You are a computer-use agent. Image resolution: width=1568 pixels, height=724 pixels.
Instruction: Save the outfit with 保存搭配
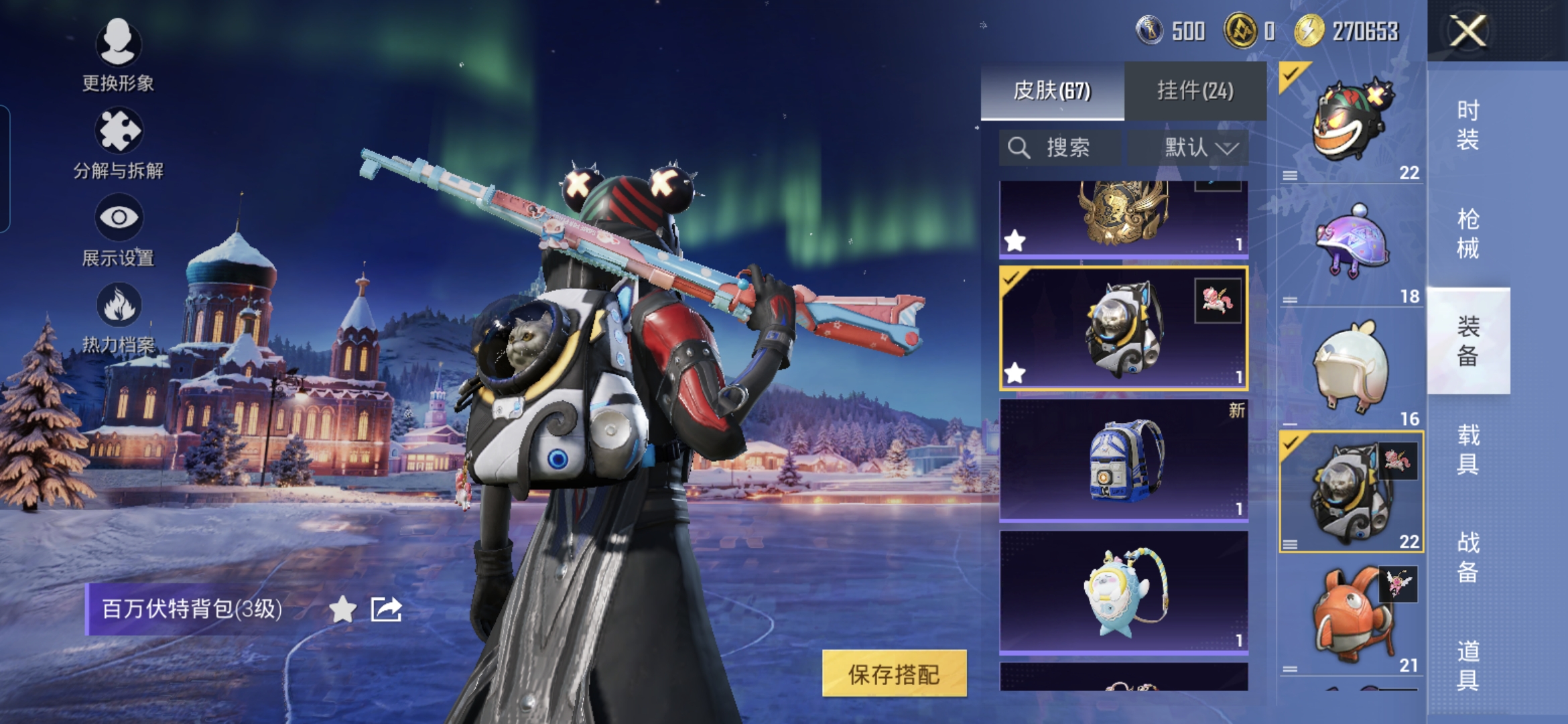(x=894, y=674)
